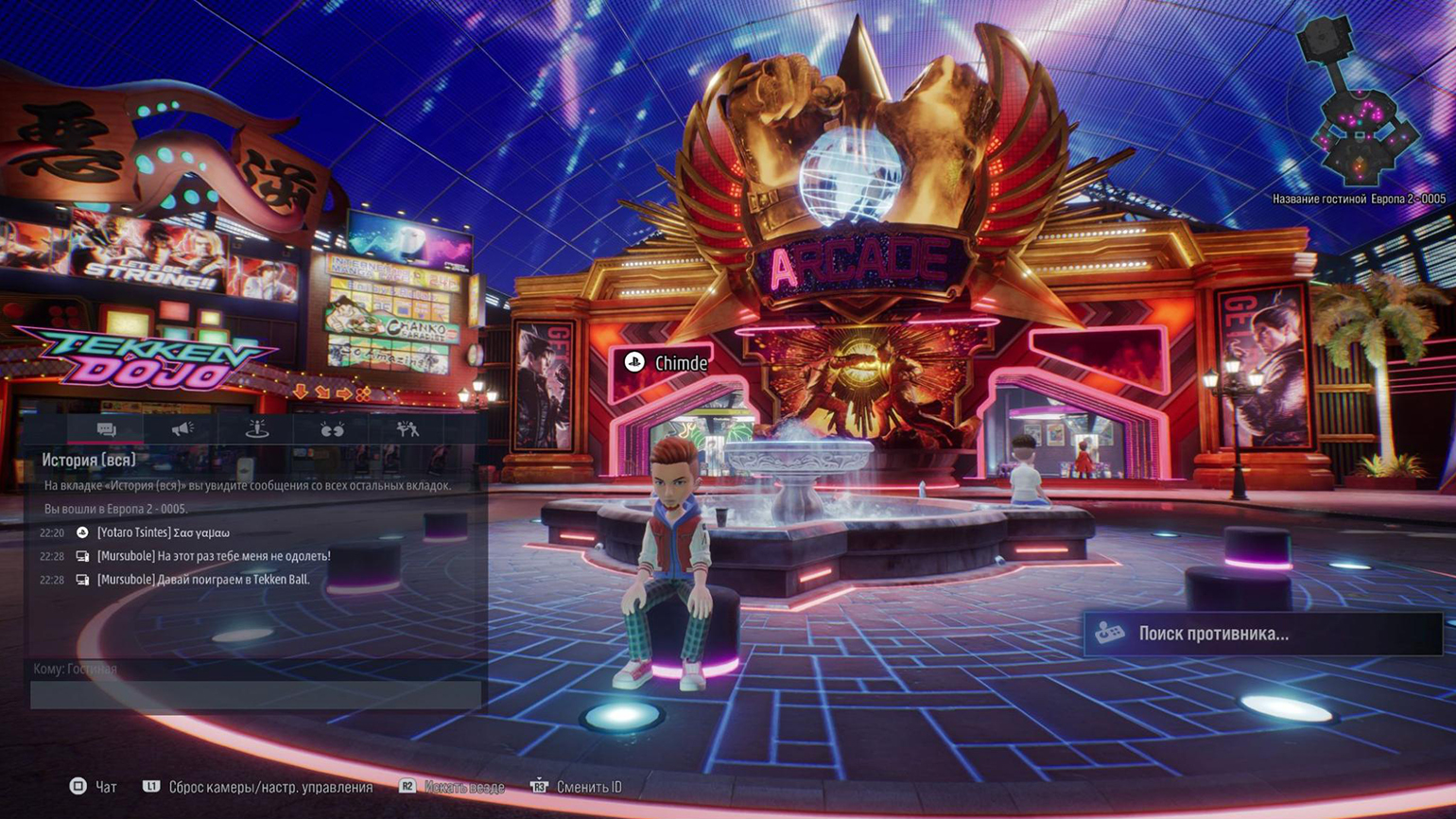Select Mursubole's "не одолеть" chat message

pyautogui.click(x=213, y=556)
